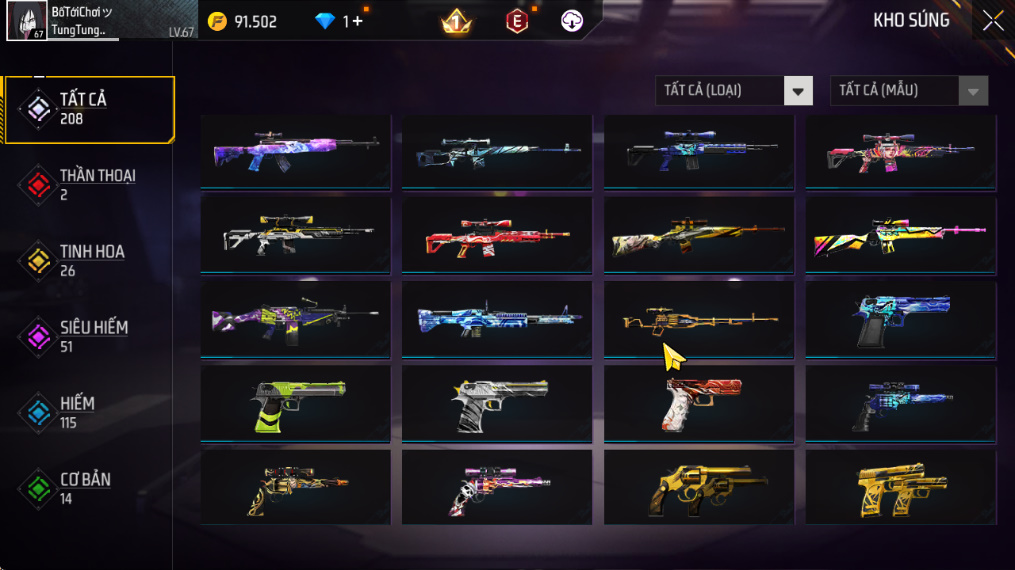Switch to the Thần Thoại rarity tab
The width and height of the screenshot is (1015, 570).
[x=90, y=184]
